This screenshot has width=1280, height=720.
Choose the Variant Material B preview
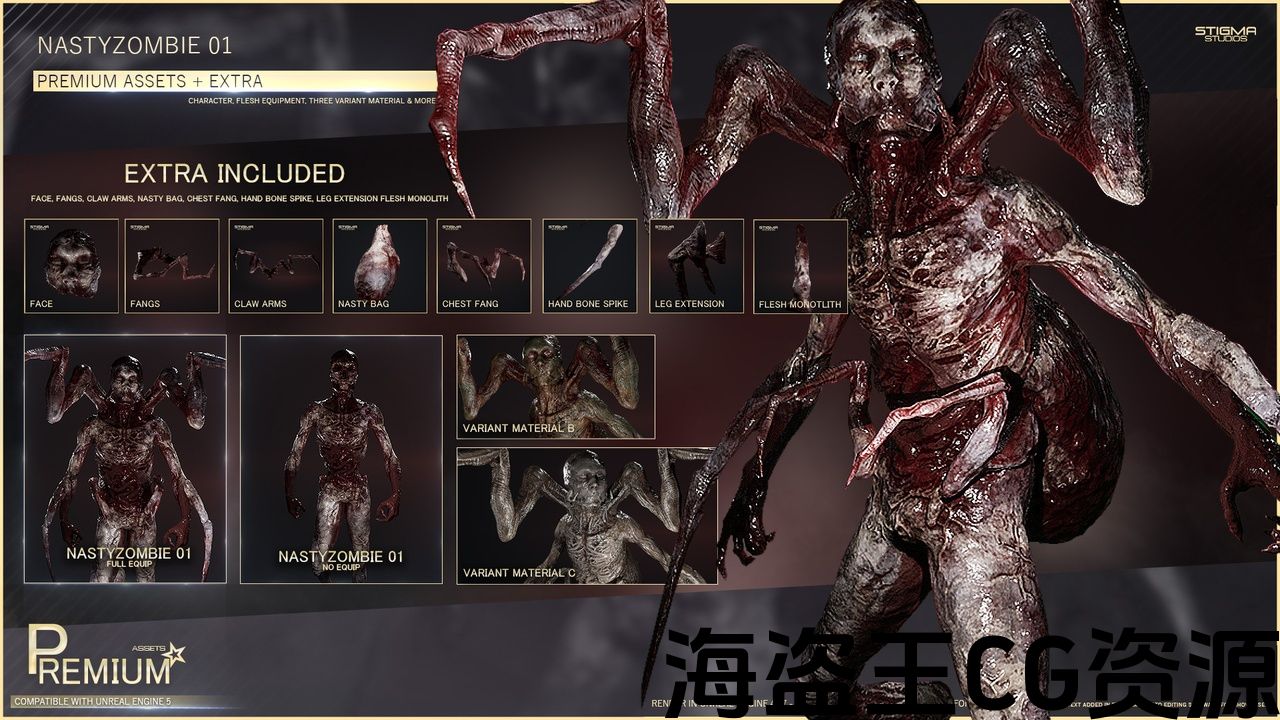pos(556,387)
